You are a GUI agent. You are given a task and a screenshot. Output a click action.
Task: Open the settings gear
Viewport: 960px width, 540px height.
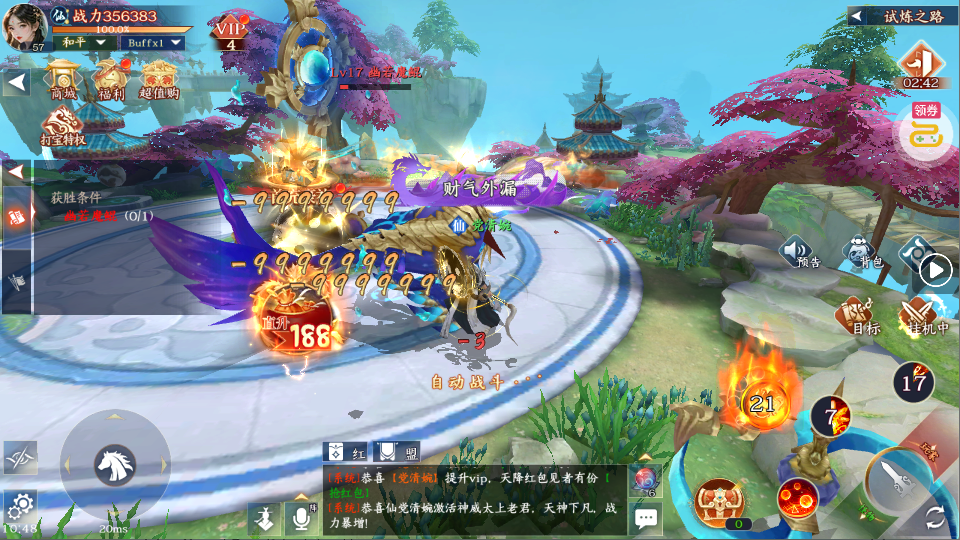19,505
